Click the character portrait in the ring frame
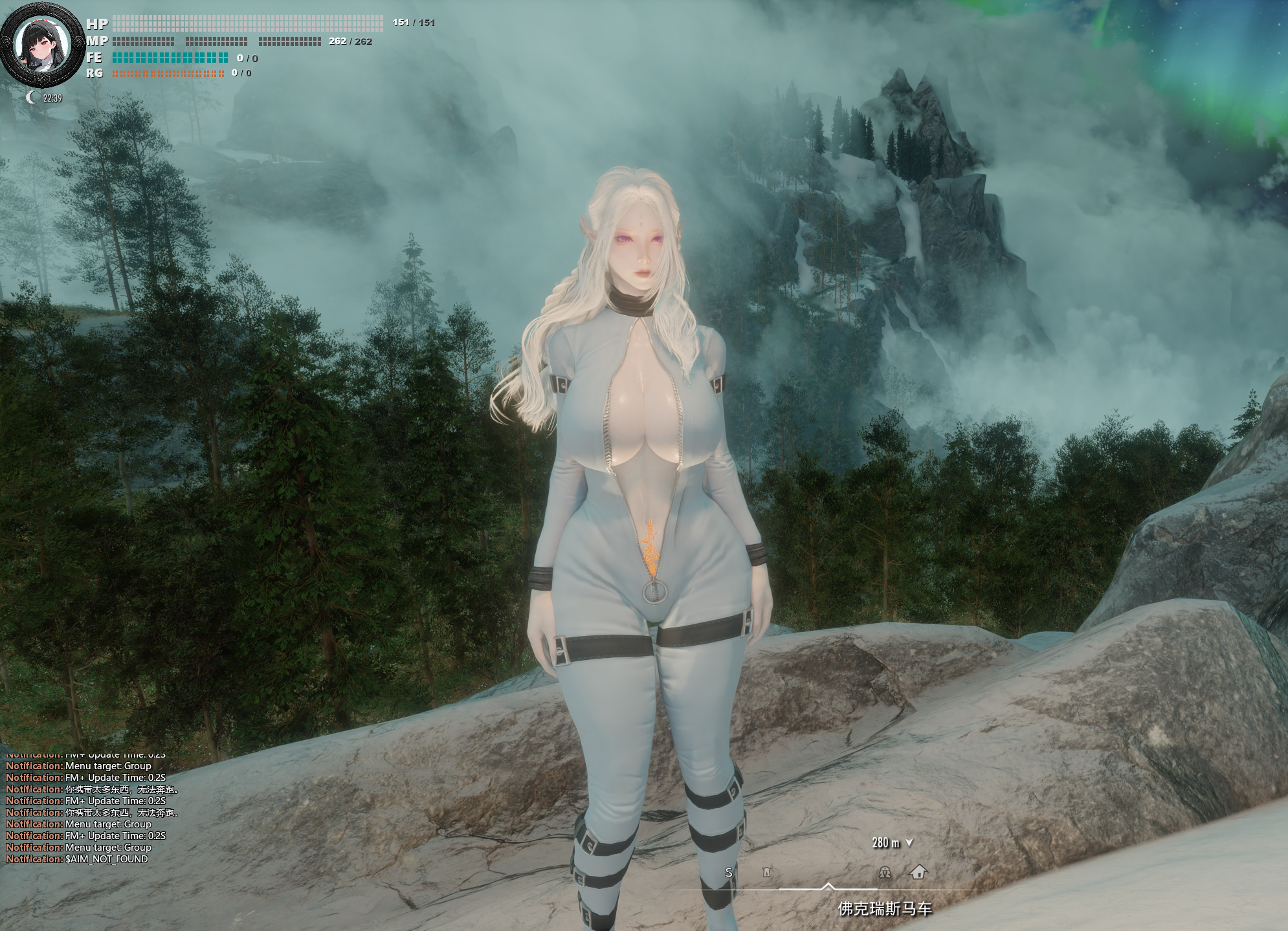1288x931 pixels. pos(42,49)
